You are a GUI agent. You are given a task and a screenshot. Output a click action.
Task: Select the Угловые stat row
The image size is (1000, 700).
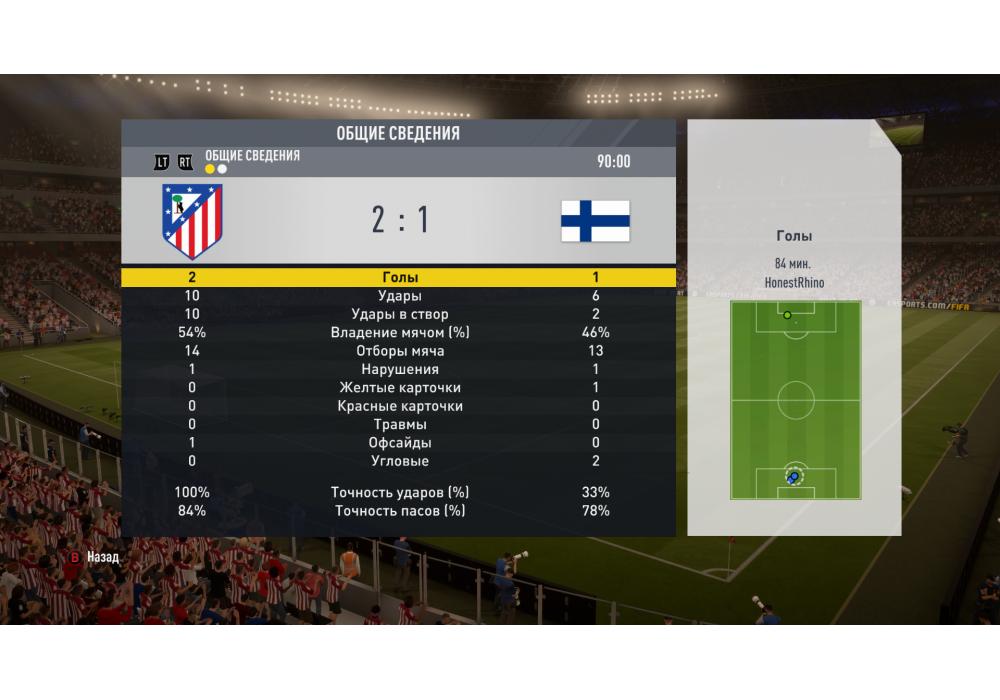399,461
